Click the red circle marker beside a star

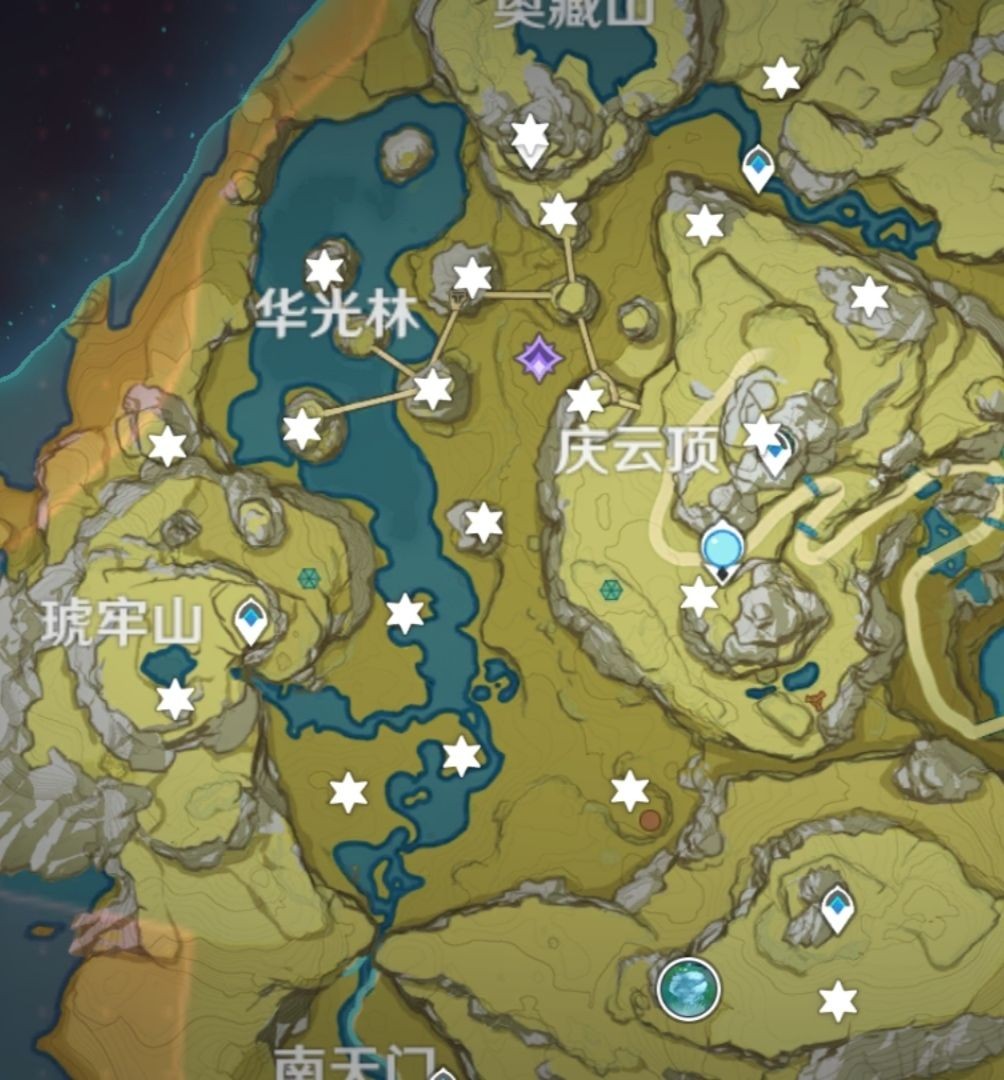(x=650, y=821)
